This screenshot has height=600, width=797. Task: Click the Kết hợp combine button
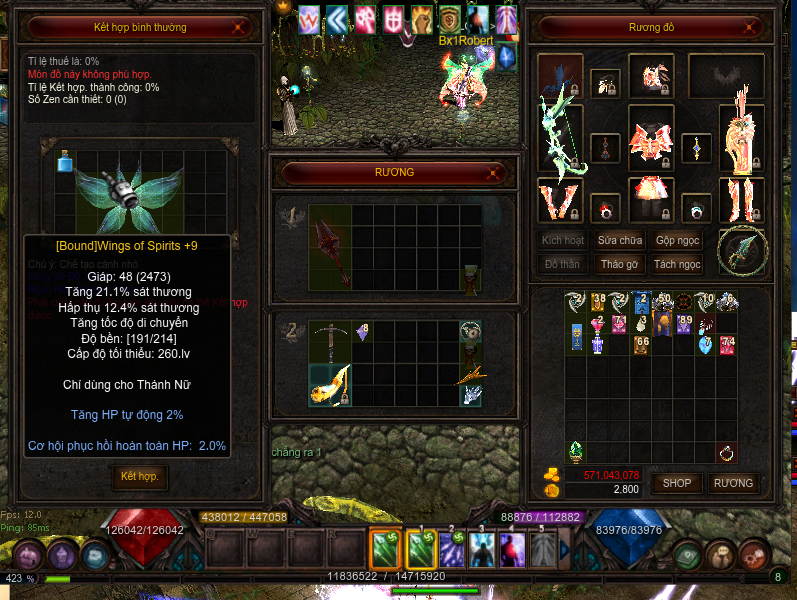[x=139, y=476]
